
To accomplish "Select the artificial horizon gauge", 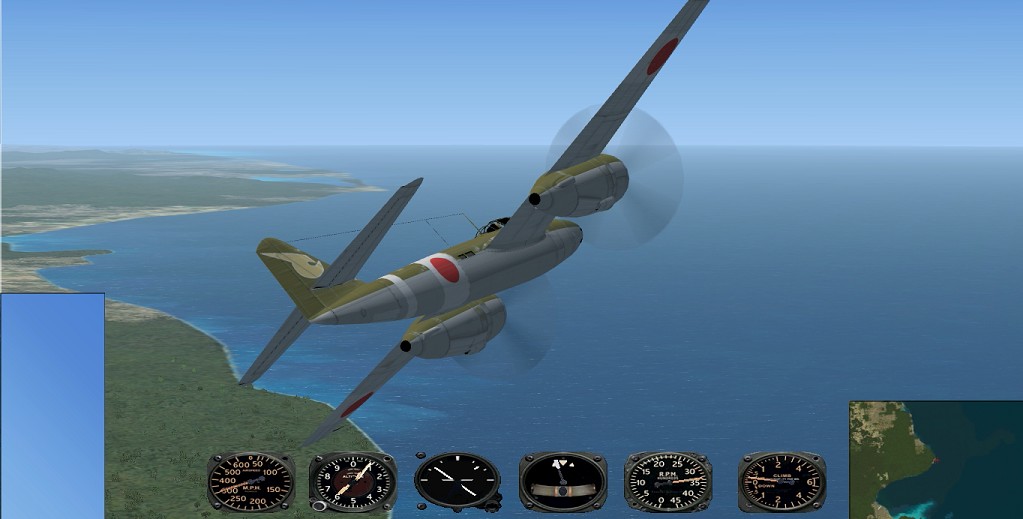I will coord(563,481).
